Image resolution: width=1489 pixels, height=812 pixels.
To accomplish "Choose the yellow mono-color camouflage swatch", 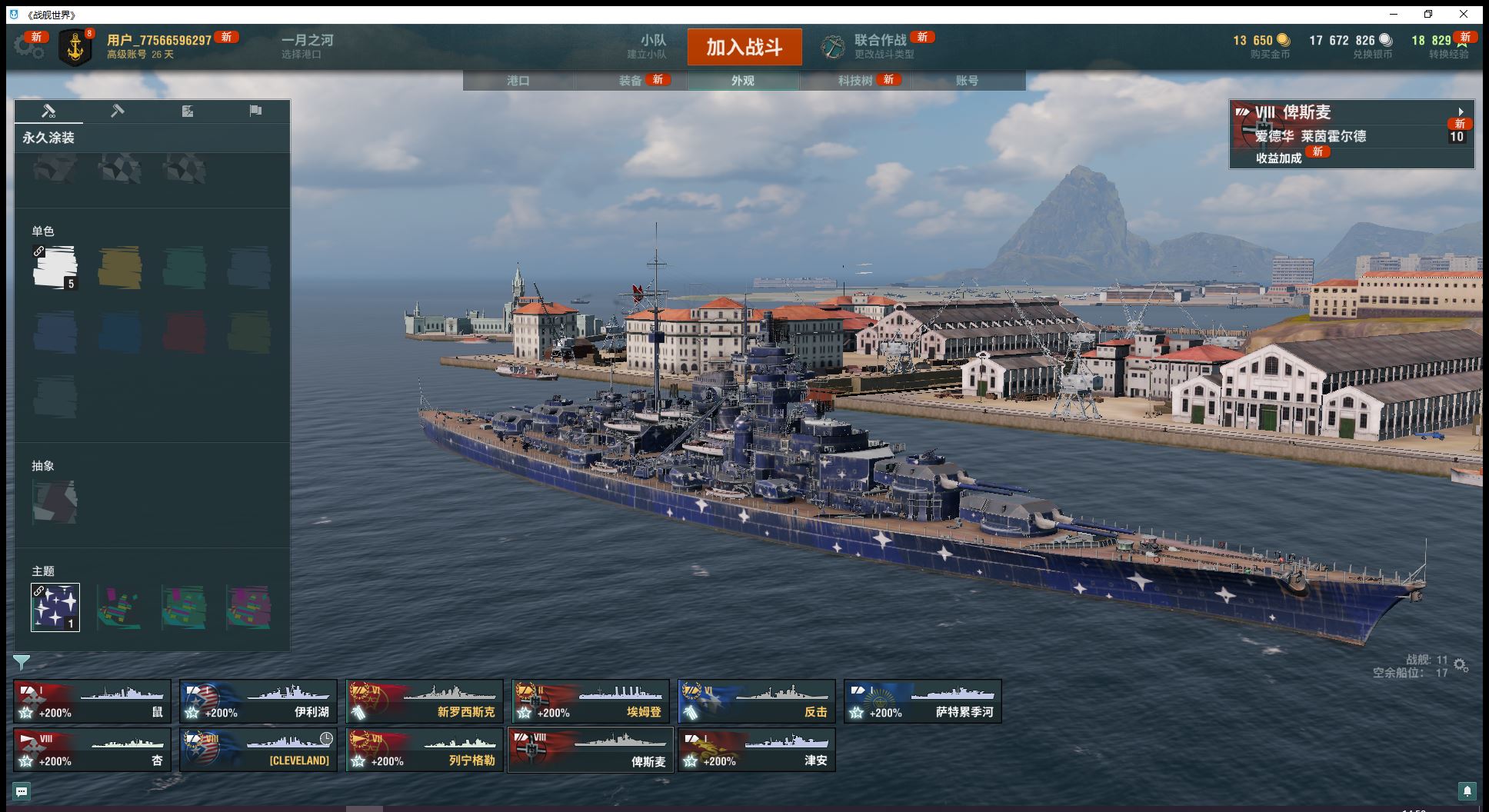I will point(120,268).
